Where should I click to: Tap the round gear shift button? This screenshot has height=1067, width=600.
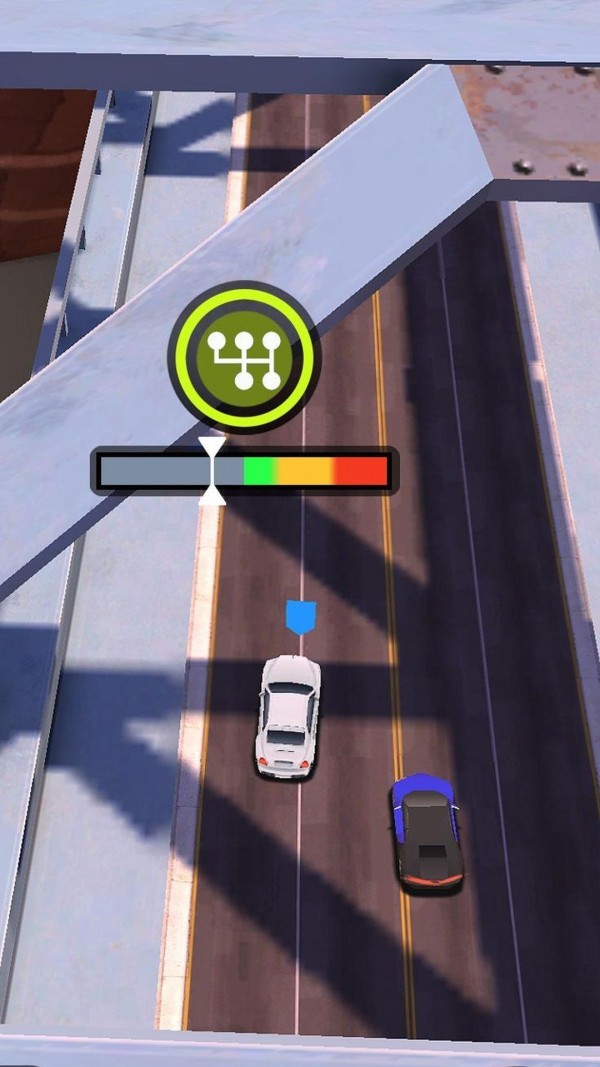(244, 357)
